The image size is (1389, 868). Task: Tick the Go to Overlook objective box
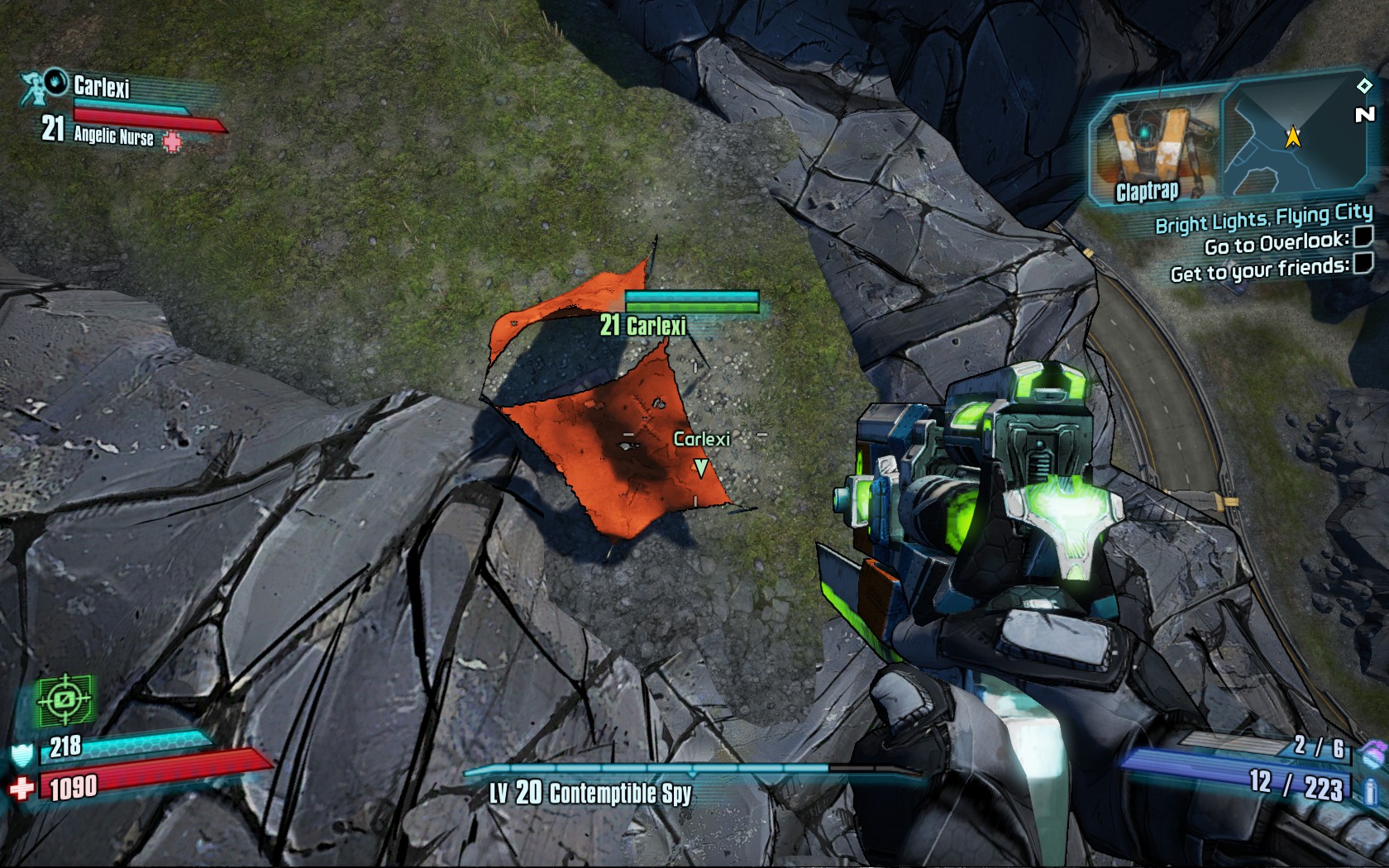tap(1363, 237)
